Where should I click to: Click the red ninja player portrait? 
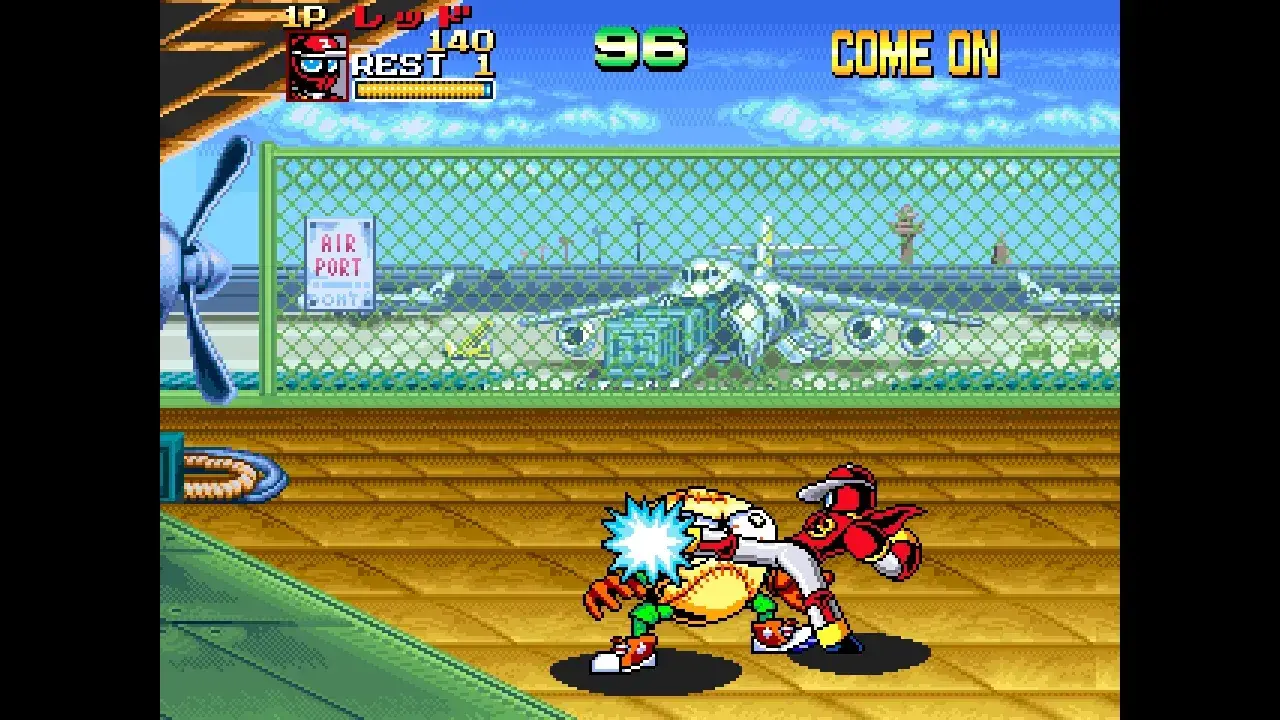pyautogui.click(x=317, y=66)
